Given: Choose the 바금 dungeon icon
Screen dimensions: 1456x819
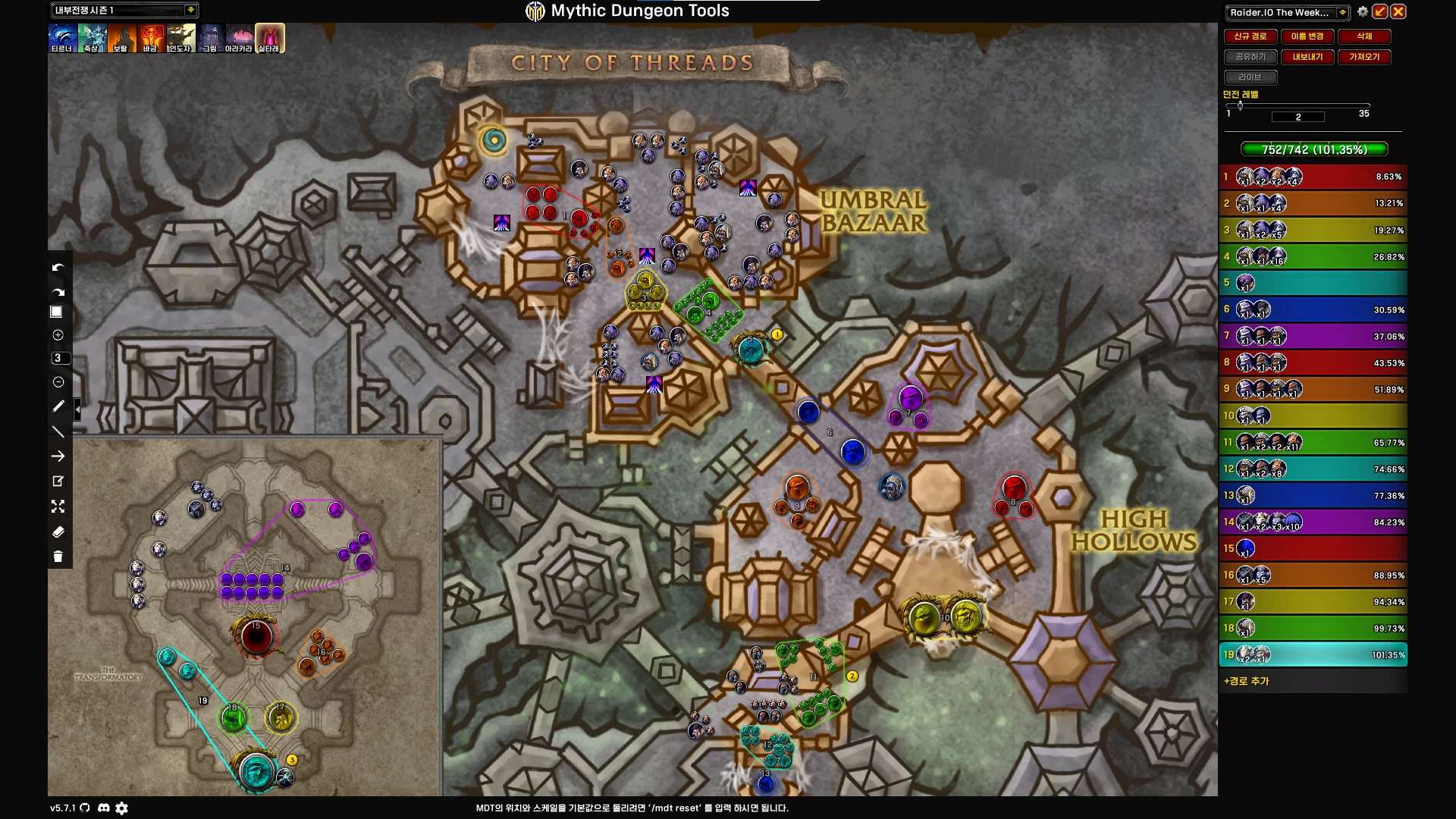Looking at the screenshot, I should click(x=151, y=37).
